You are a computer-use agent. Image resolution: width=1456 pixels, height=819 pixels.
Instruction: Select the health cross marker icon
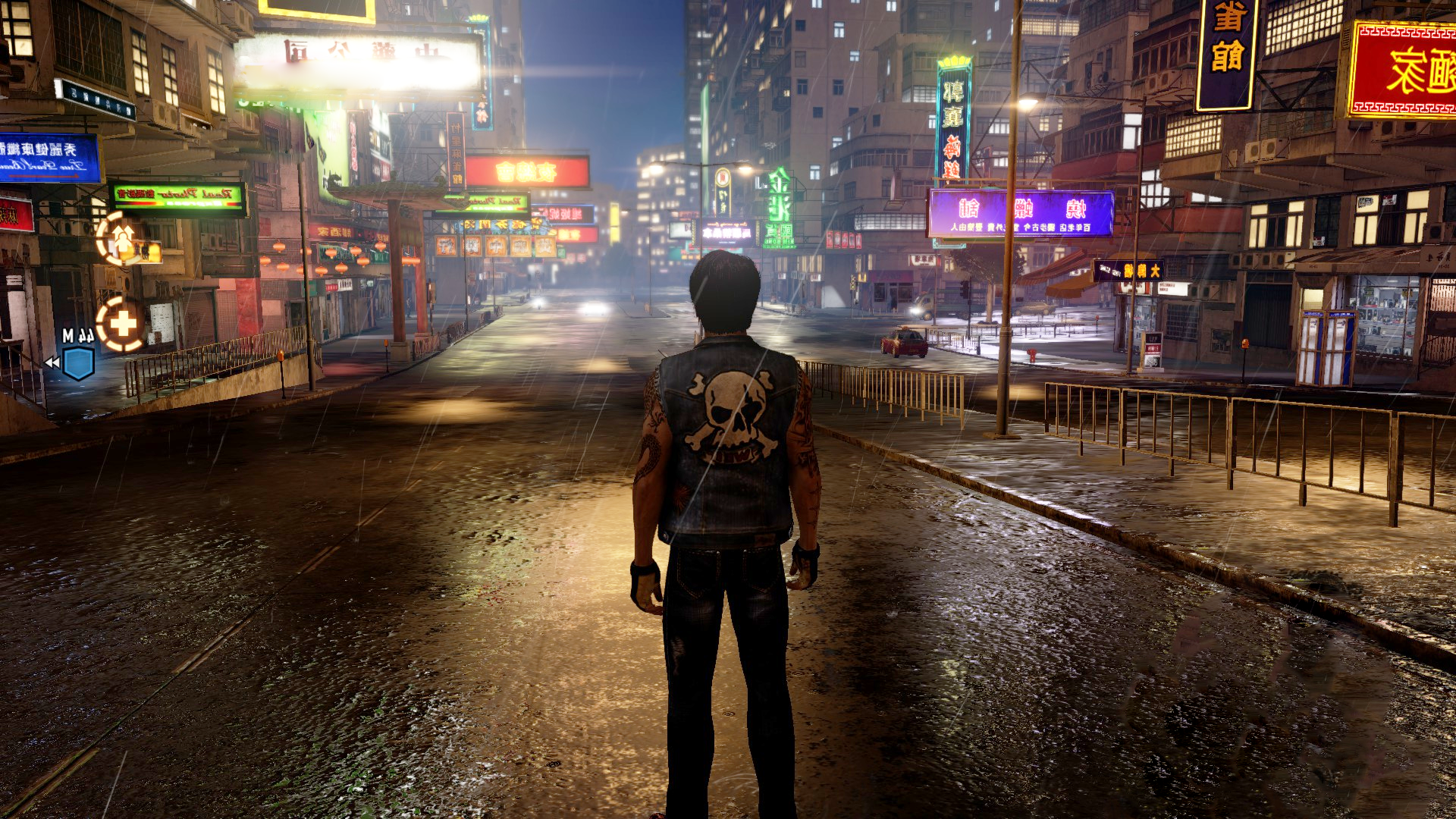click(x=121, y=325)
